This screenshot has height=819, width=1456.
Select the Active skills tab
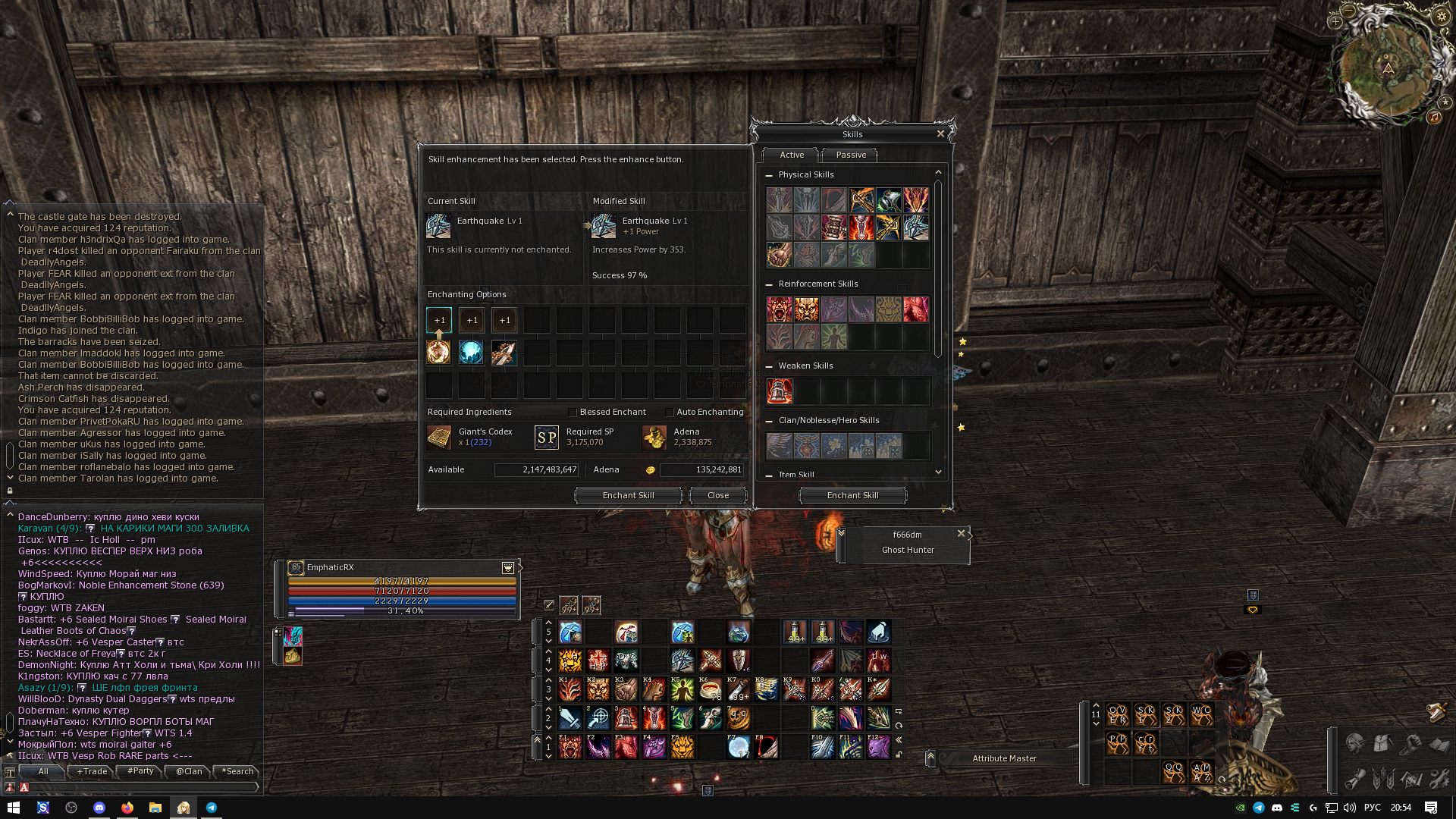(x=791, y=155)
